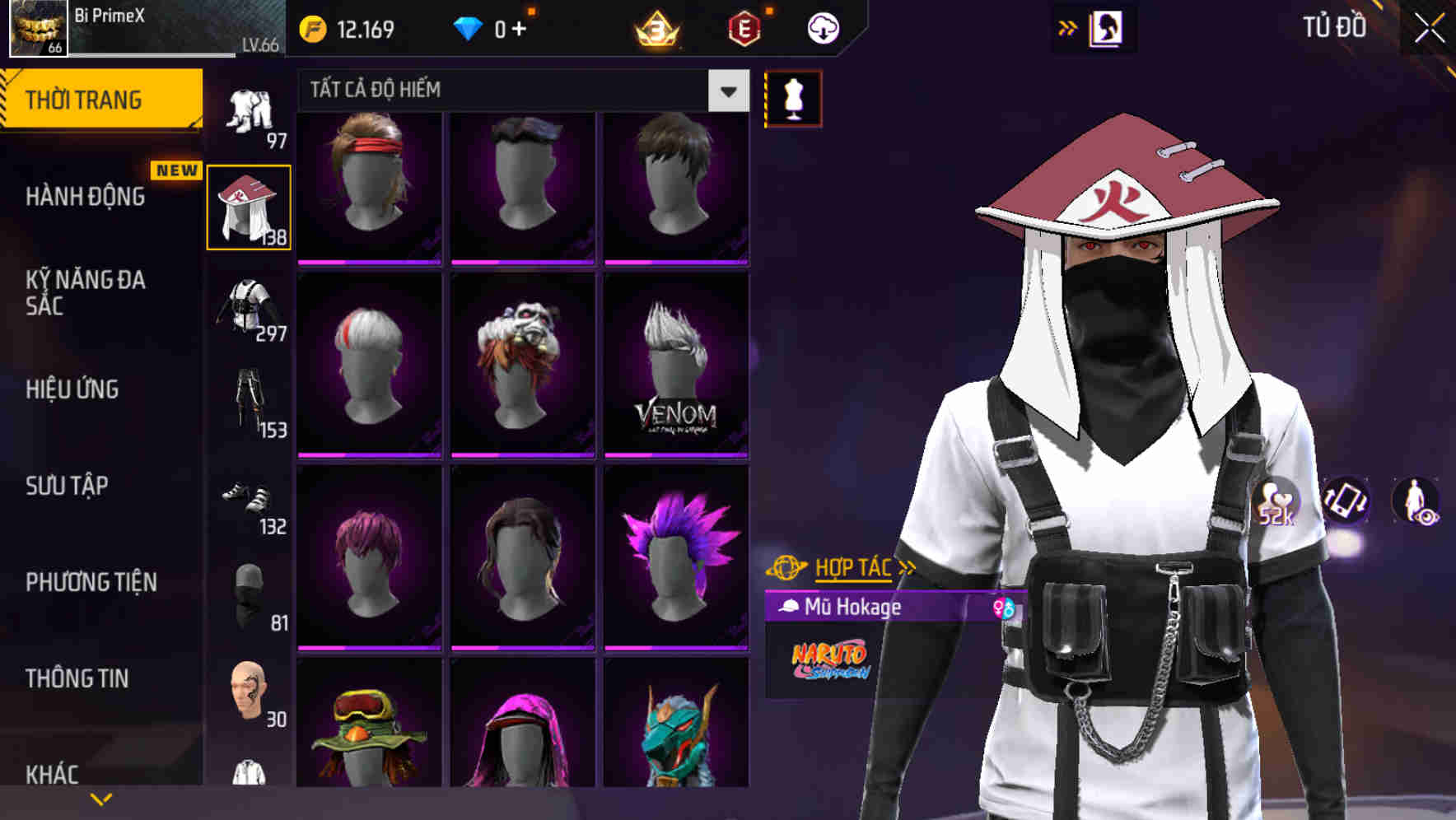Select the rank crown badge in top bar

(x=655, y=29)
